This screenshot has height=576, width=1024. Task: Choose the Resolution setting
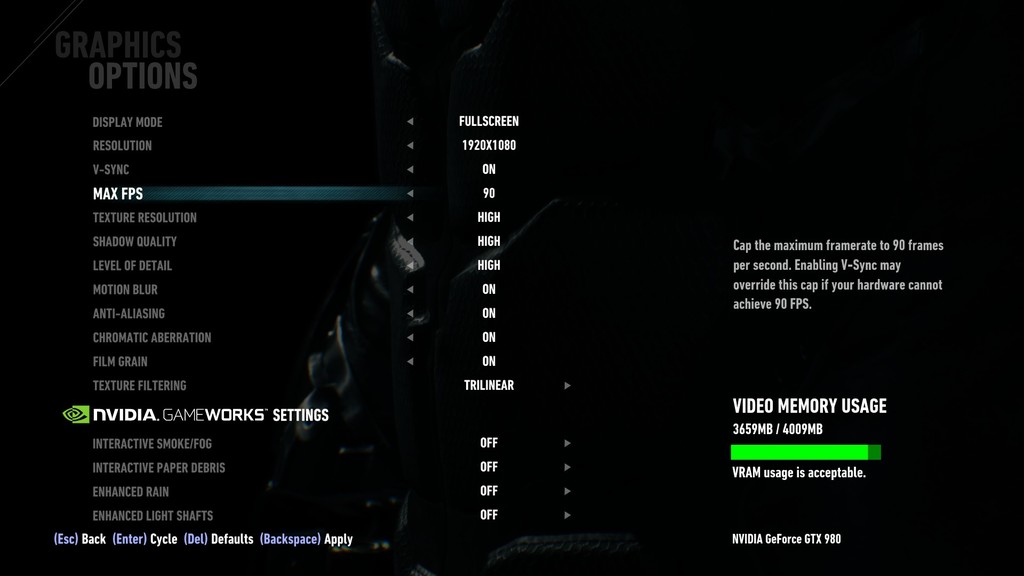coord(122,146)
